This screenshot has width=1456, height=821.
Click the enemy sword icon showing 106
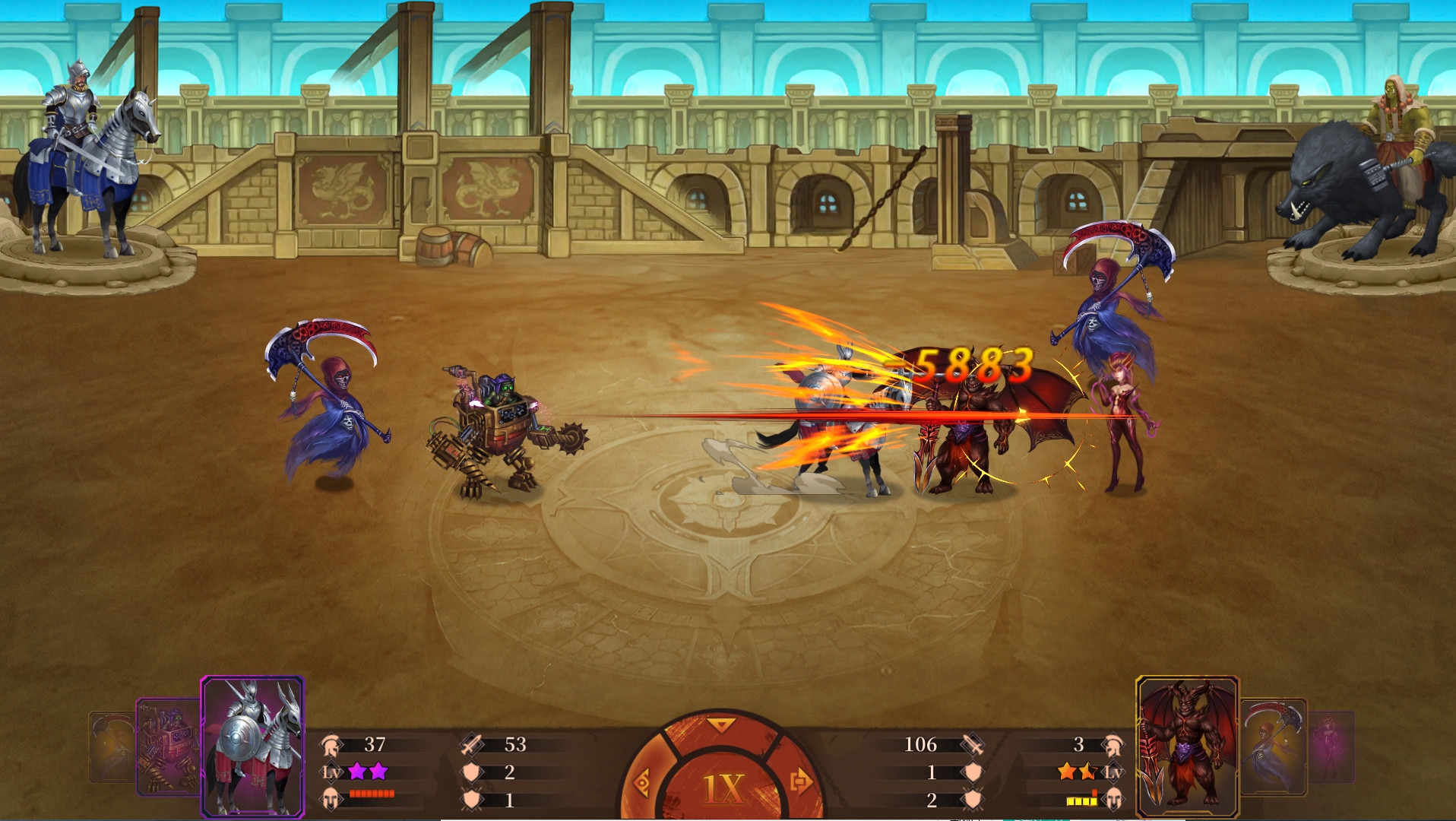(x=972, y=745)
